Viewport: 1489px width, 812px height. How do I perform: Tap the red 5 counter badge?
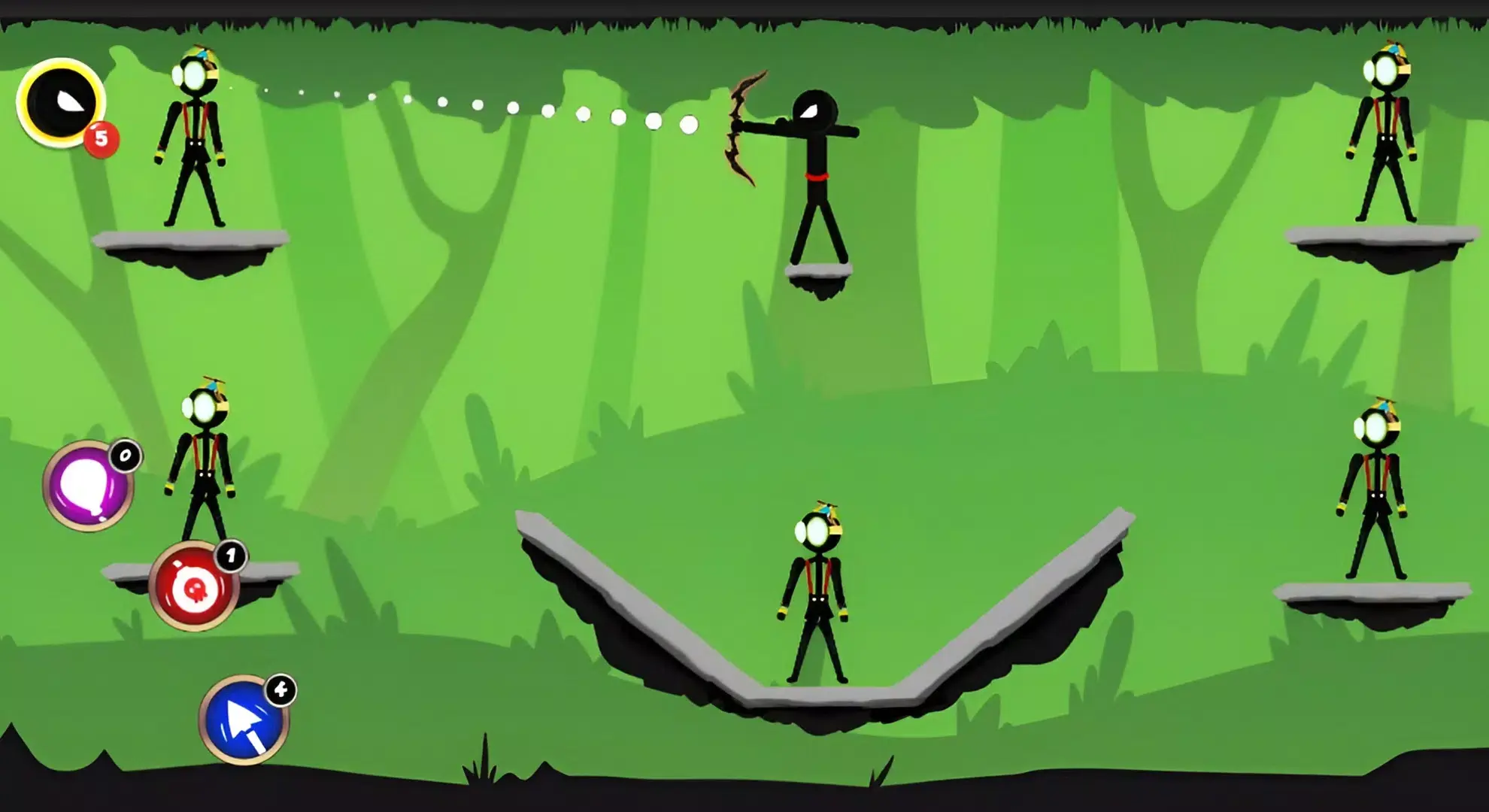coord(103,139)
